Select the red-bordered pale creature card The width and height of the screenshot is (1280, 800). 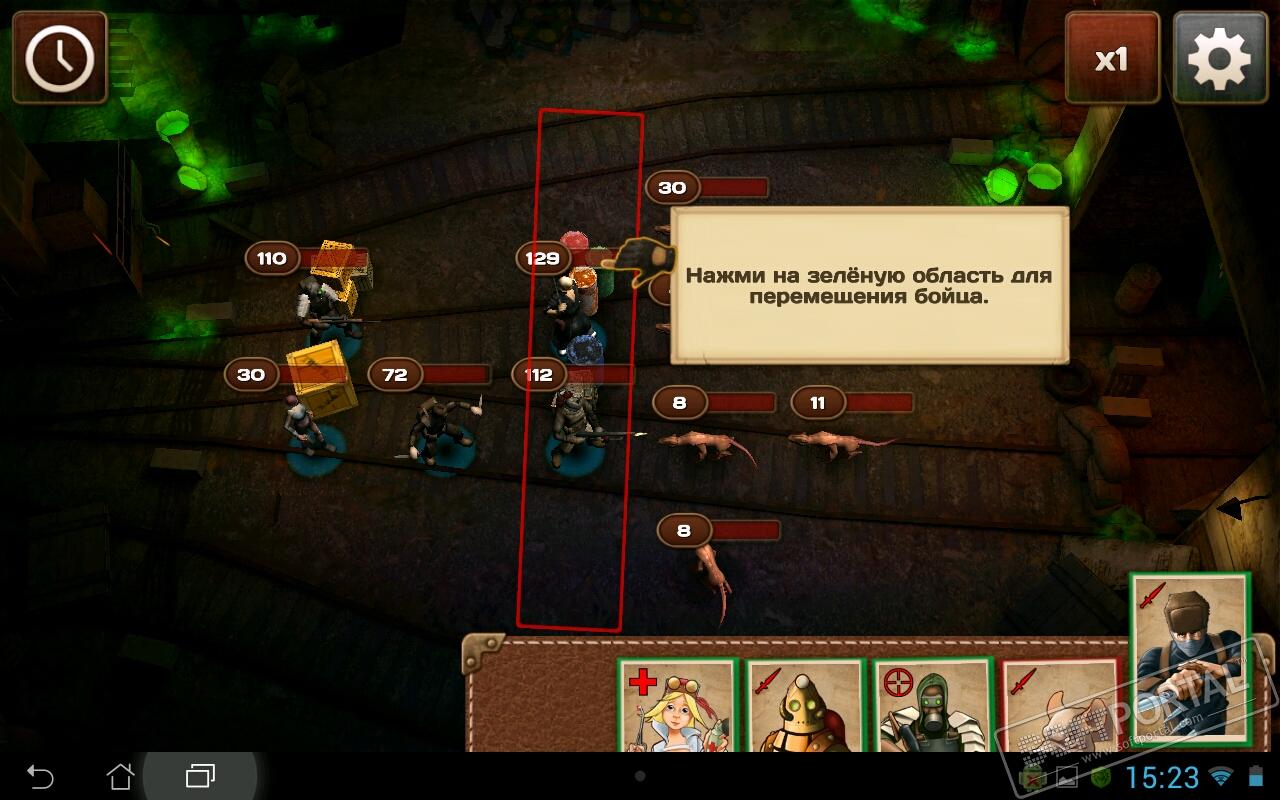(x=1058, y=706)
